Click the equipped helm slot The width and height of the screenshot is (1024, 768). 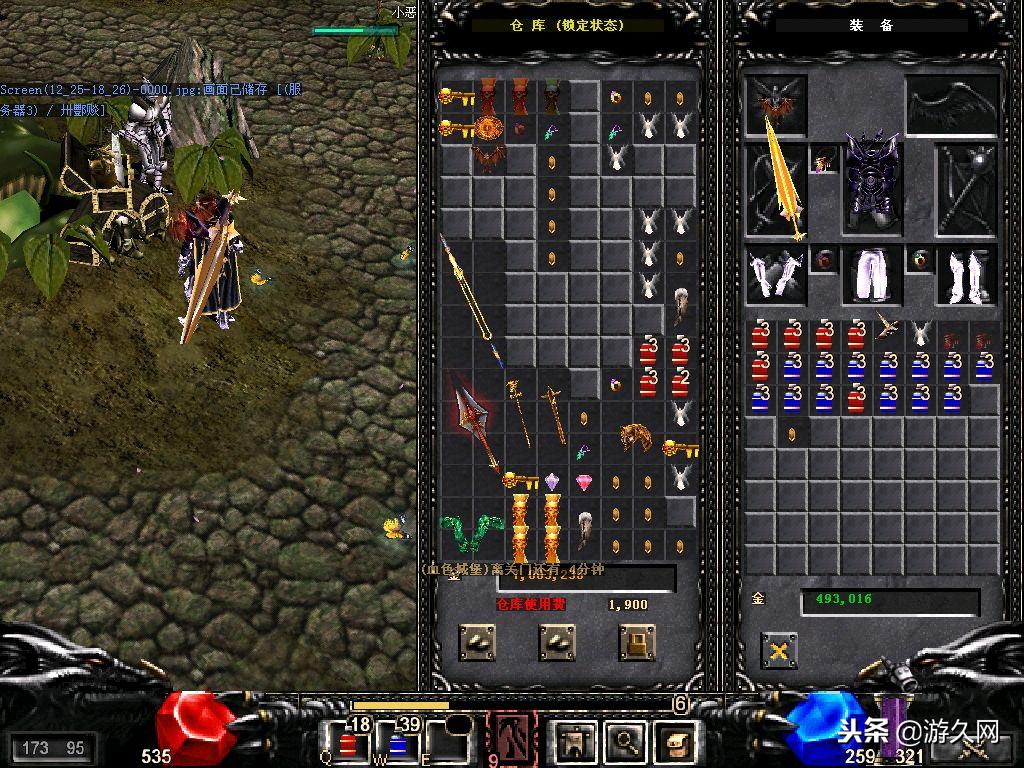coord(776,104)
